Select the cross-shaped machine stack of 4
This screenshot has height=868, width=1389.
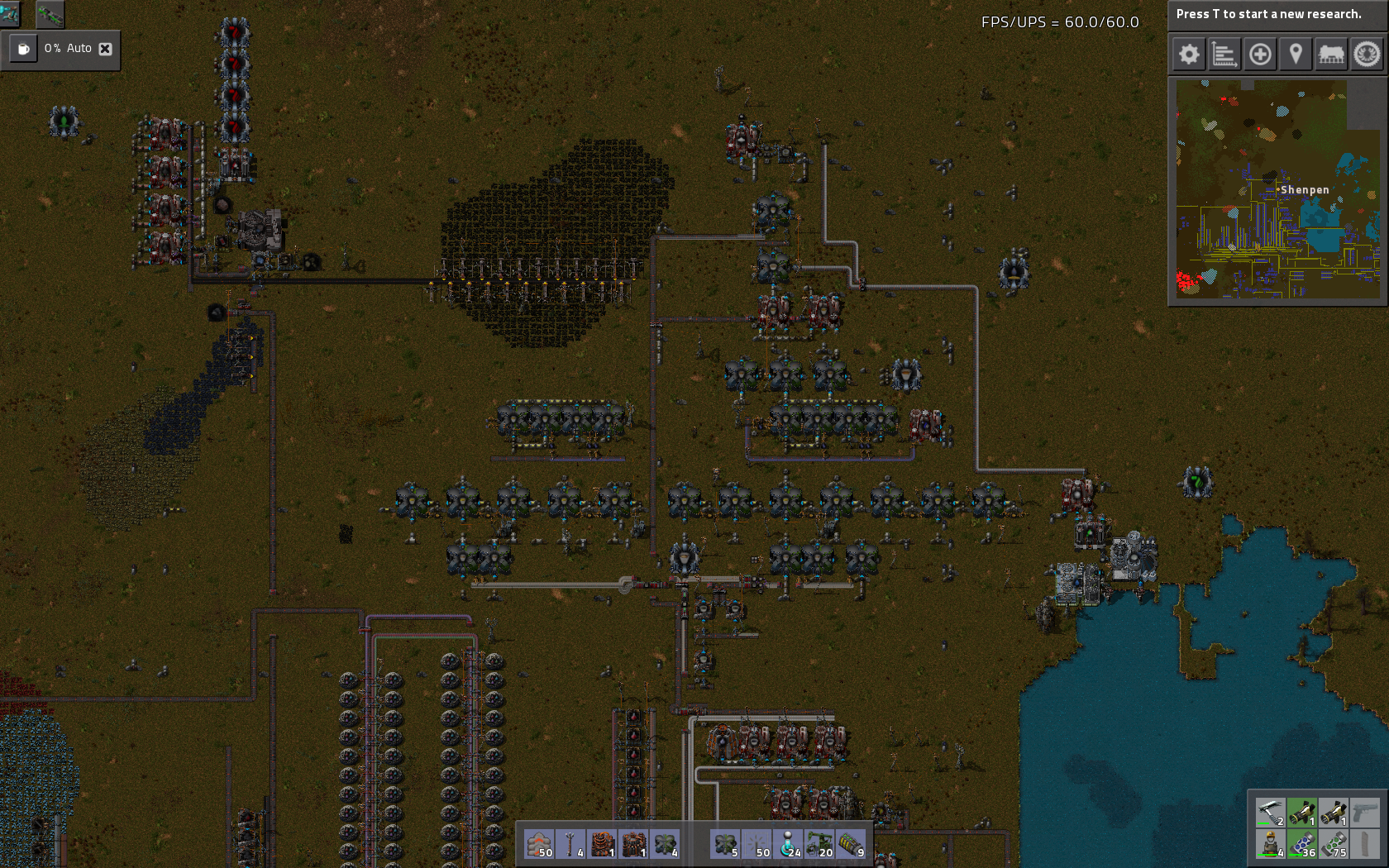pos(666,844)
